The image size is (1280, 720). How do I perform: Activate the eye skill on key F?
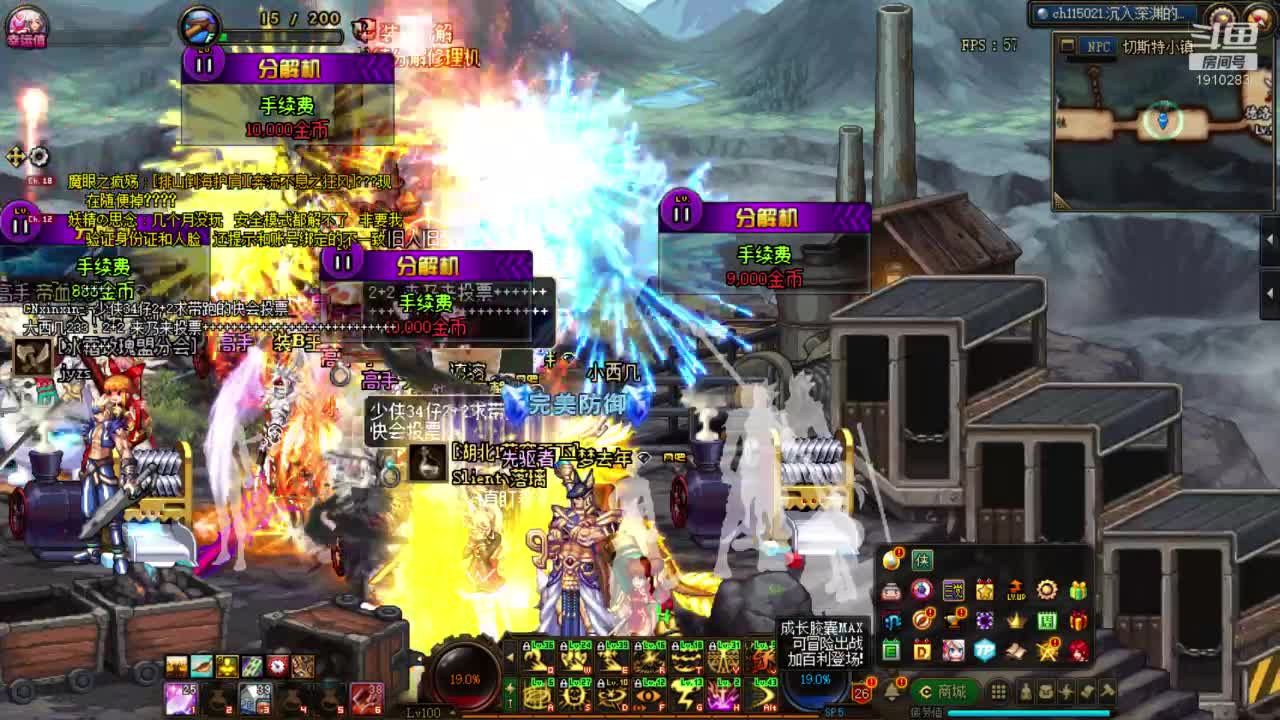click(x=650, y=694)
